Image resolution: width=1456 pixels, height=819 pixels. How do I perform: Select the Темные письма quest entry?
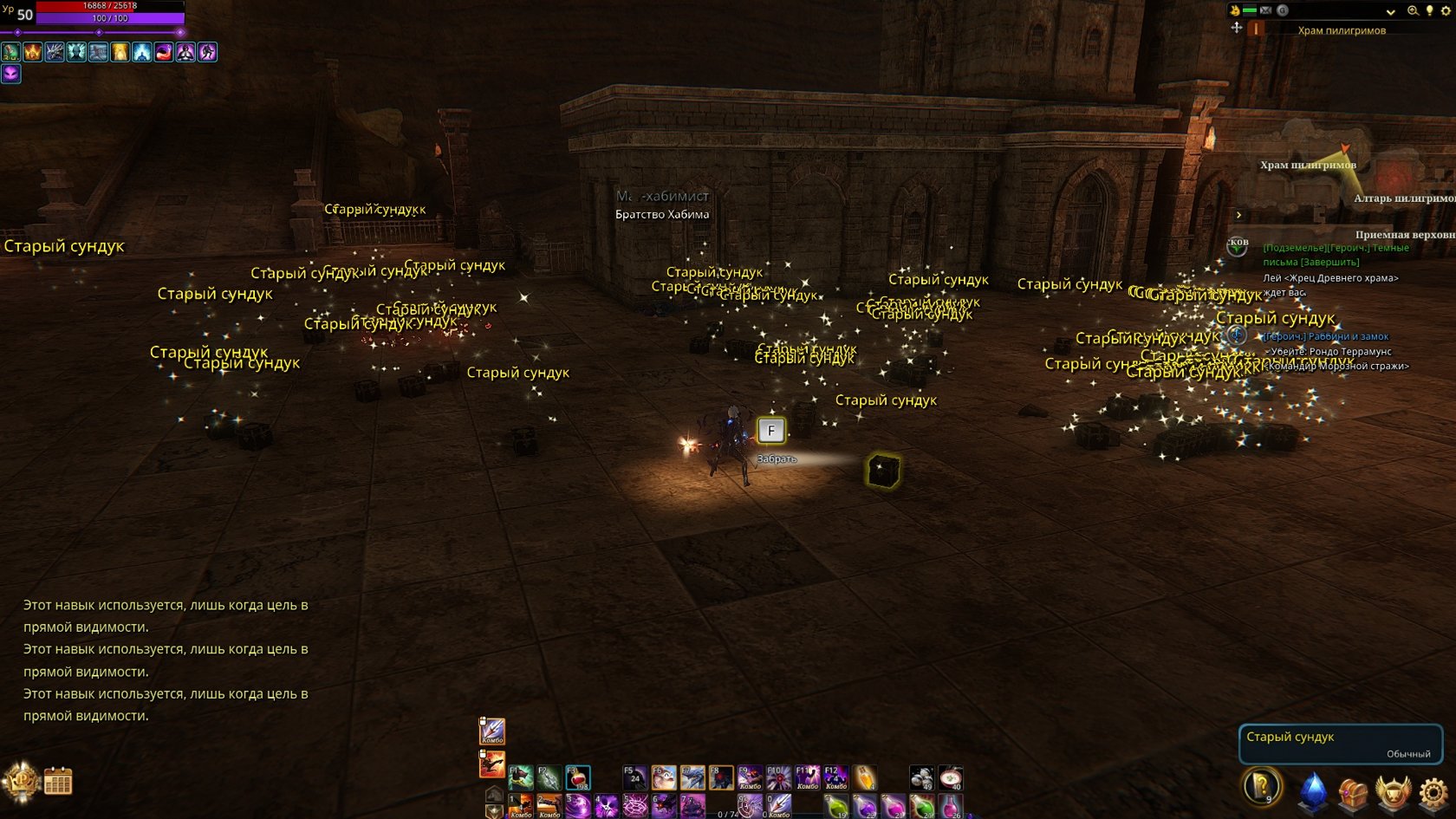click(x=1336, y=254)
